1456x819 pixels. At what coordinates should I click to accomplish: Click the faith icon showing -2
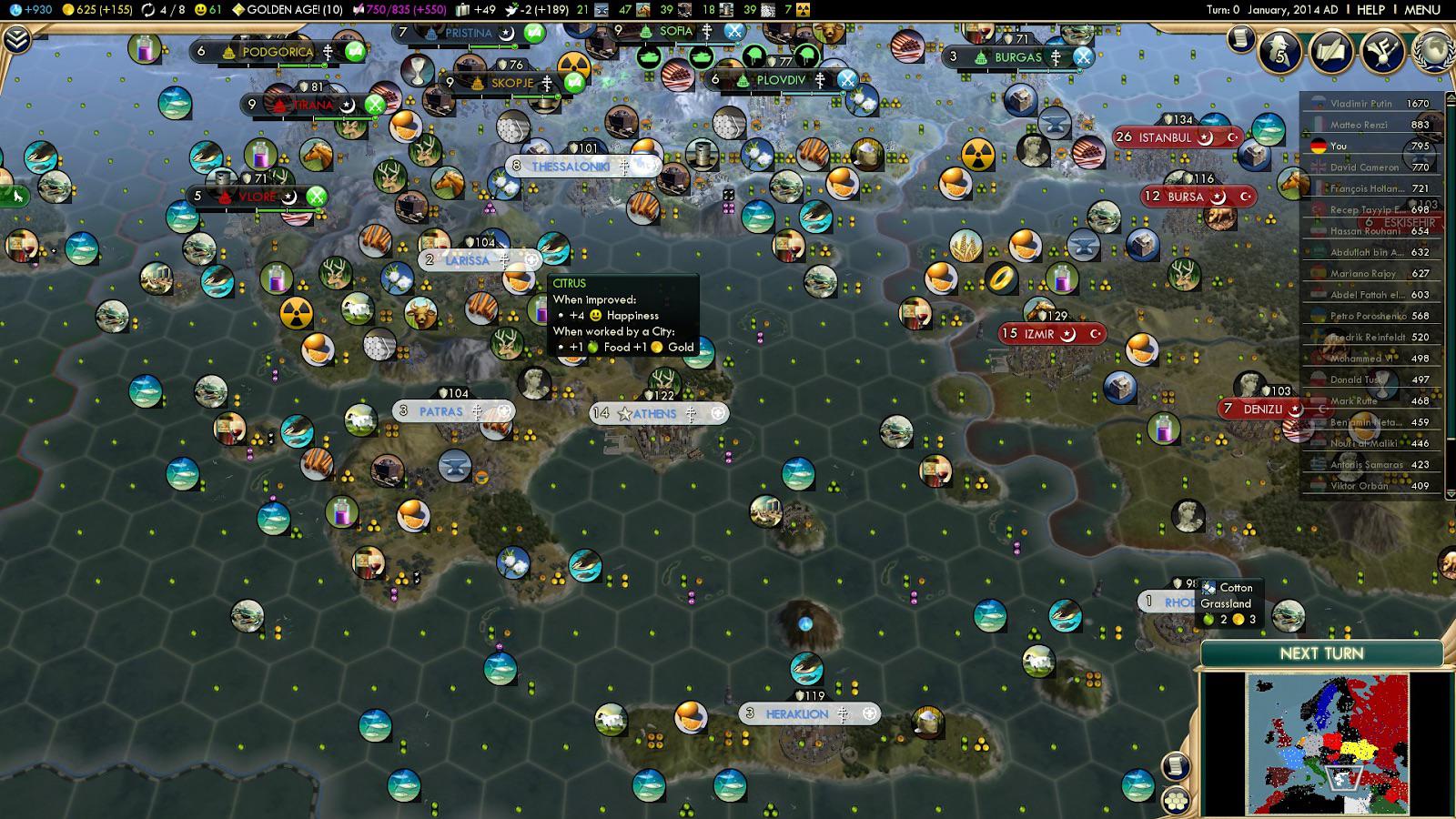511,11
